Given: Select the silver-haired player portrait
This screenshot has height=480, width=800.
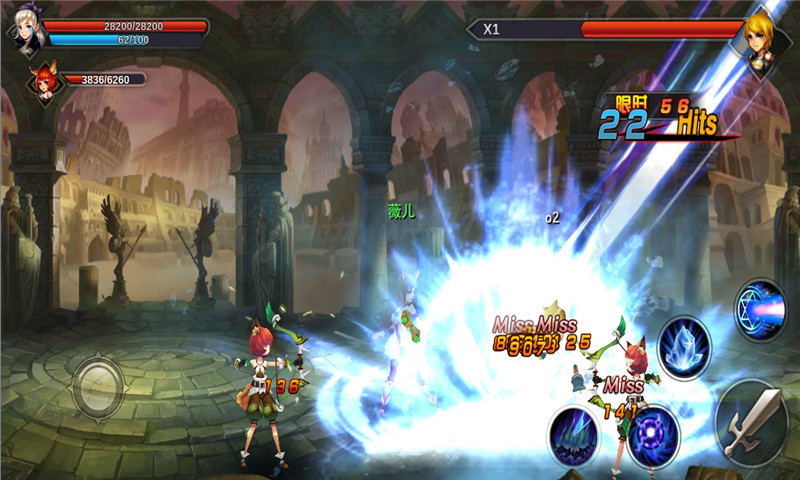Looking at the screenshot, I should [x=26, y=33].
